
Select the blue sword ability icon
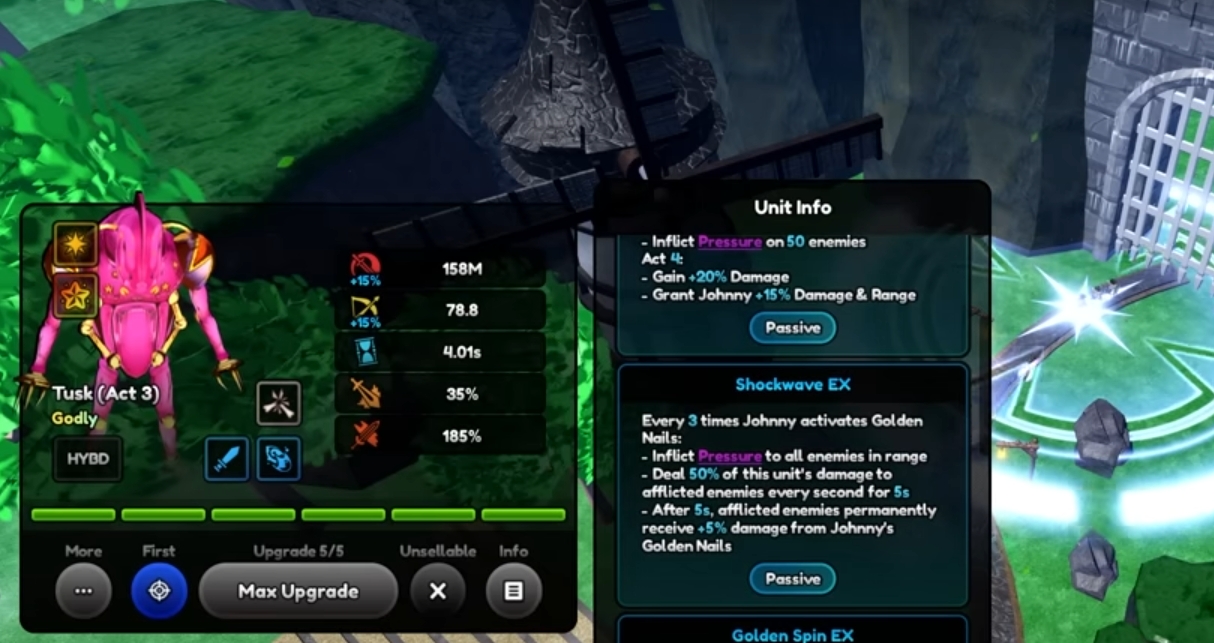tap(227, 459)
